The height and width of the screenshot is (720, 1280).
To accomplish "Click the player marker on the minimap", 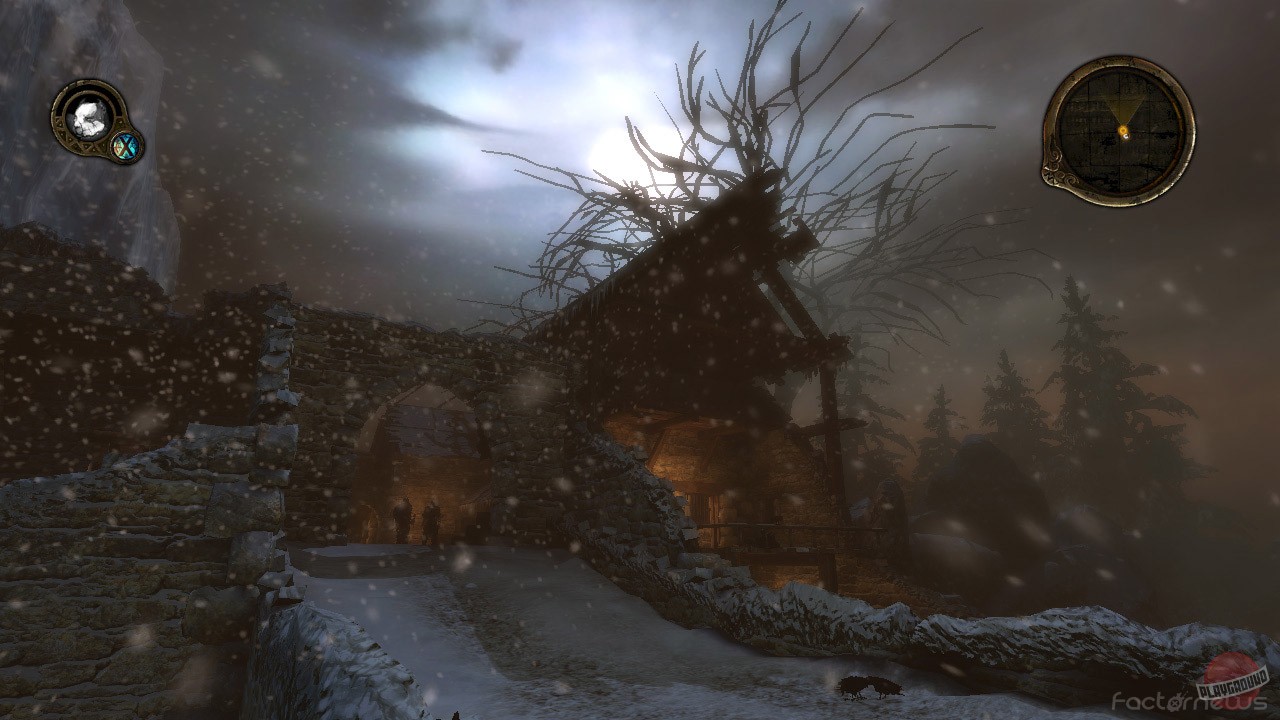I will (1122, 129).
